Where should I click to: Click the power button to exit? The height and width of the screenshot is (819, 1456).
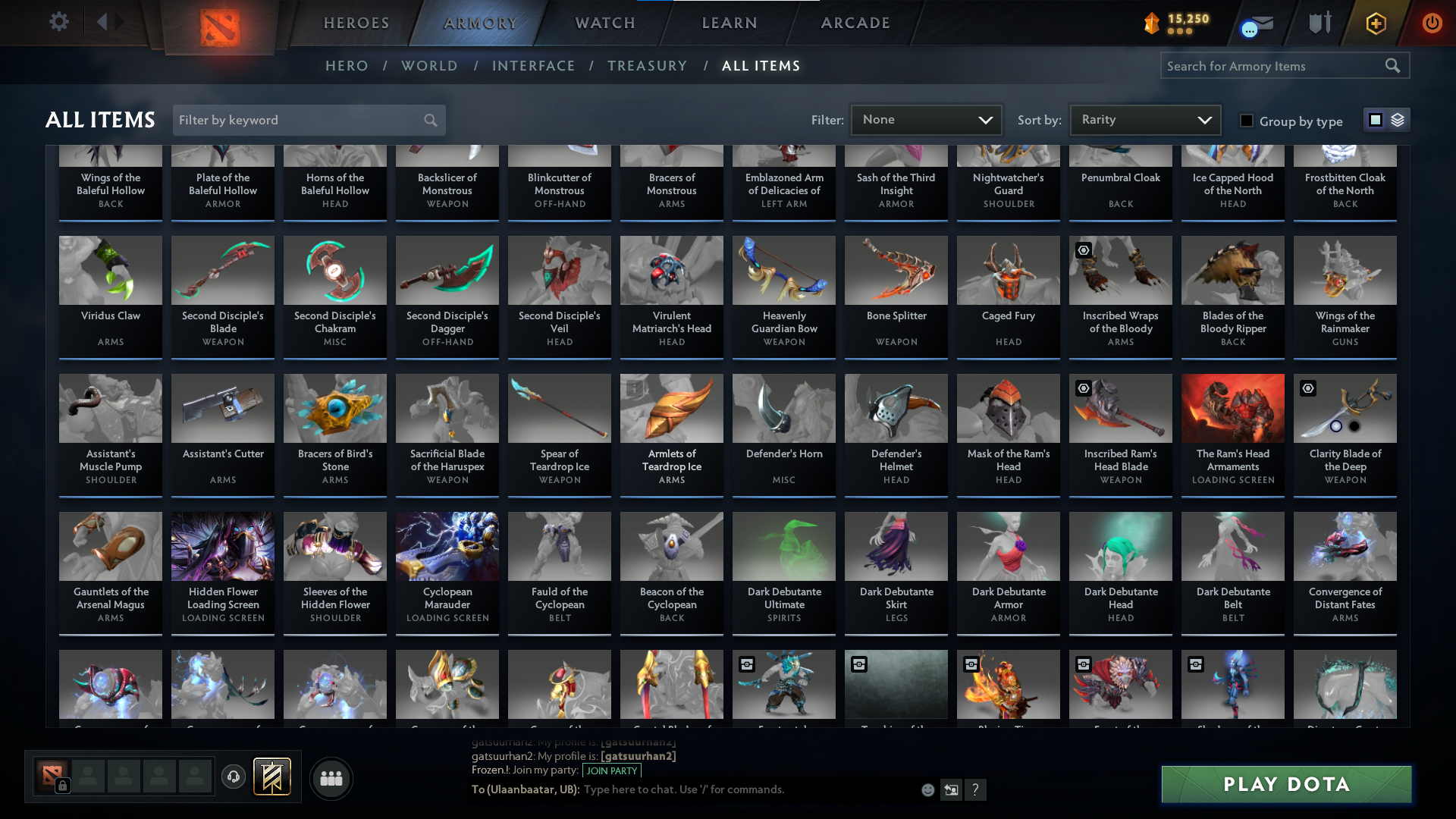pyautogui.click(x=1432, y=24)
